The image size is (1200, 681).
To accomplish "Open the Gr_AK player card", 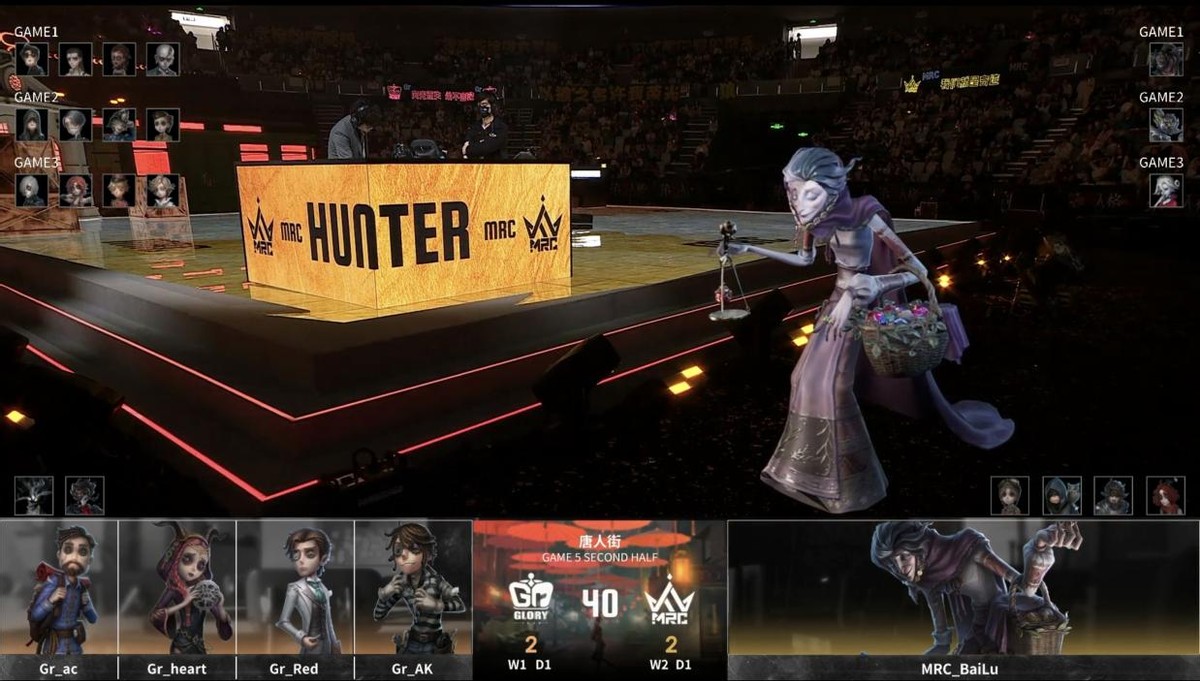I will (413, 598).
